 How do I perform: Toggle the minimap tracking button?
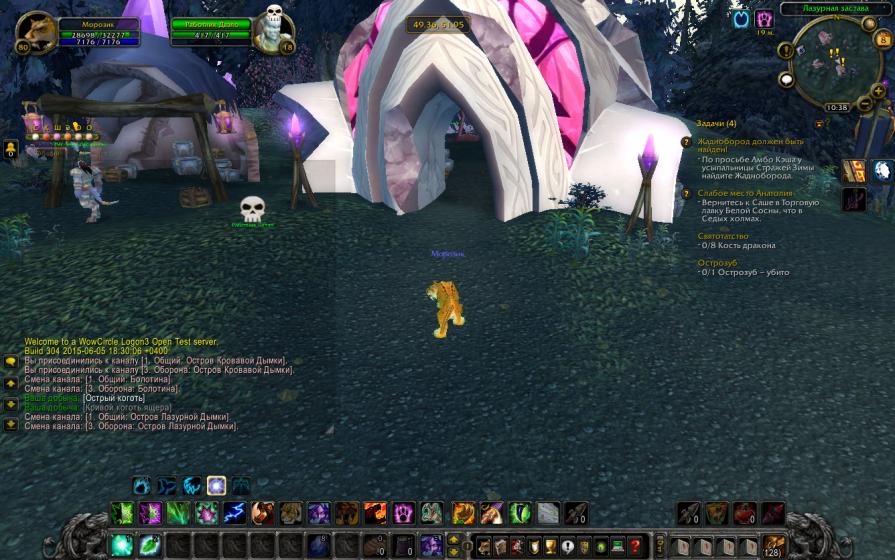(786, 50)
